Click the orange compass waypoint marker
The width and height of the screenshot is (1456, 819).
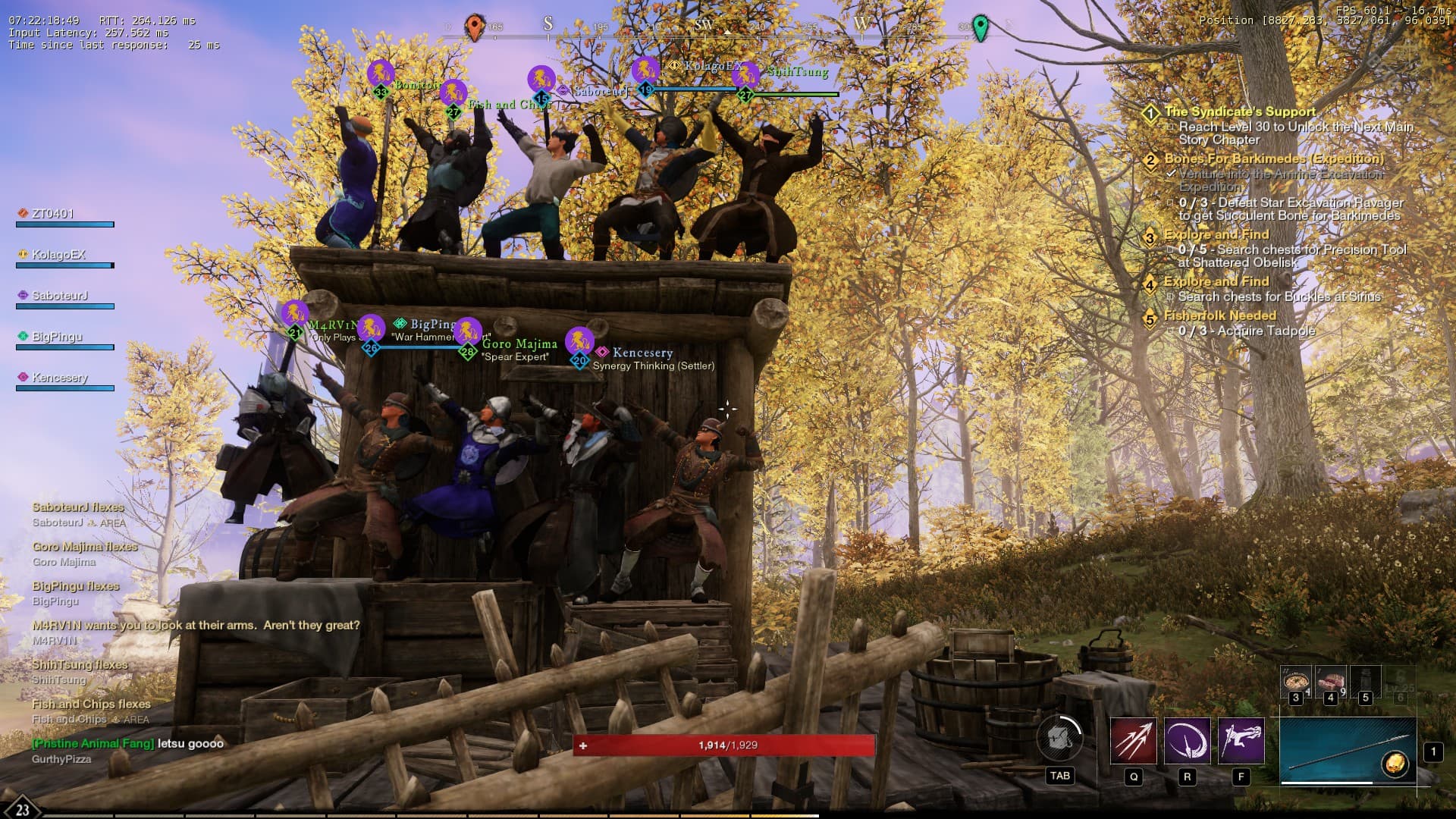pos(475,27)
